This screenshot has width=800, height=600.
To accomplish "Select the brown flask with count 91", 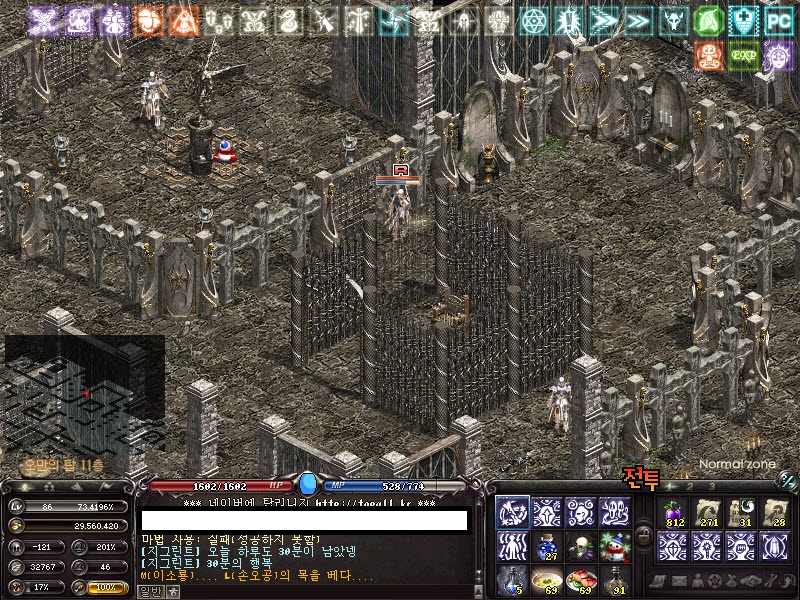I will (x=615, y=580).
